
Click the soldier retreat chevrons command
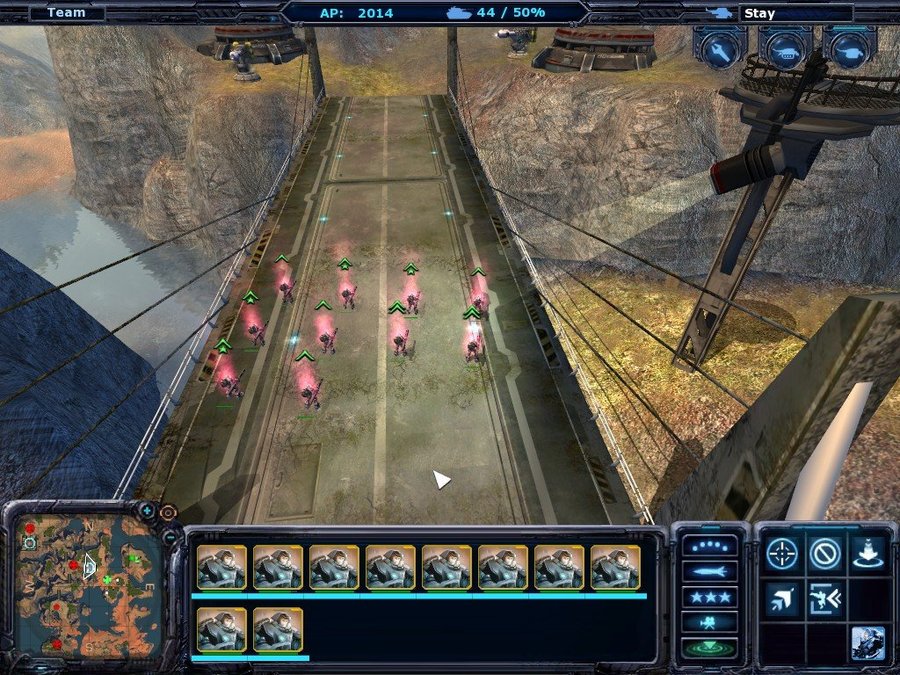[825, 598]
